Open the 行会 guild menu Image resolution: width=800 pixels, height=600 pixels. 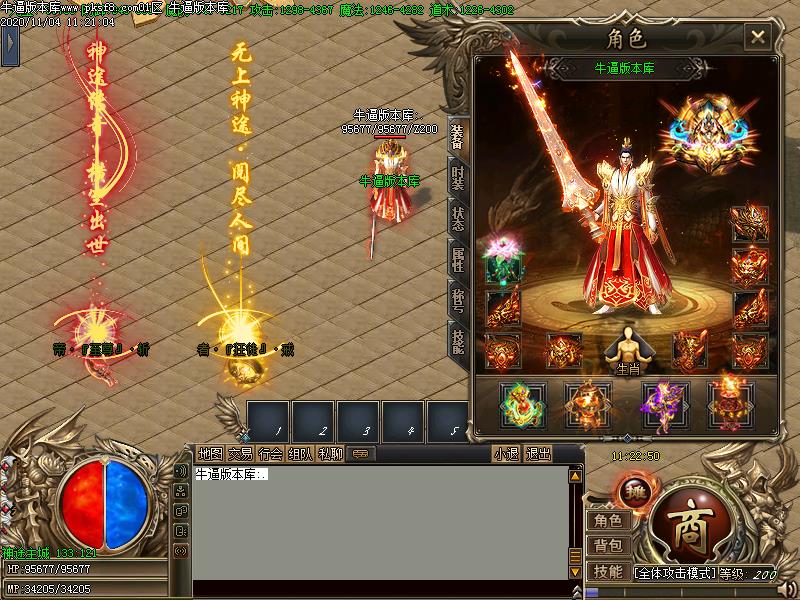pyautogui.click(x=270, y=454)
